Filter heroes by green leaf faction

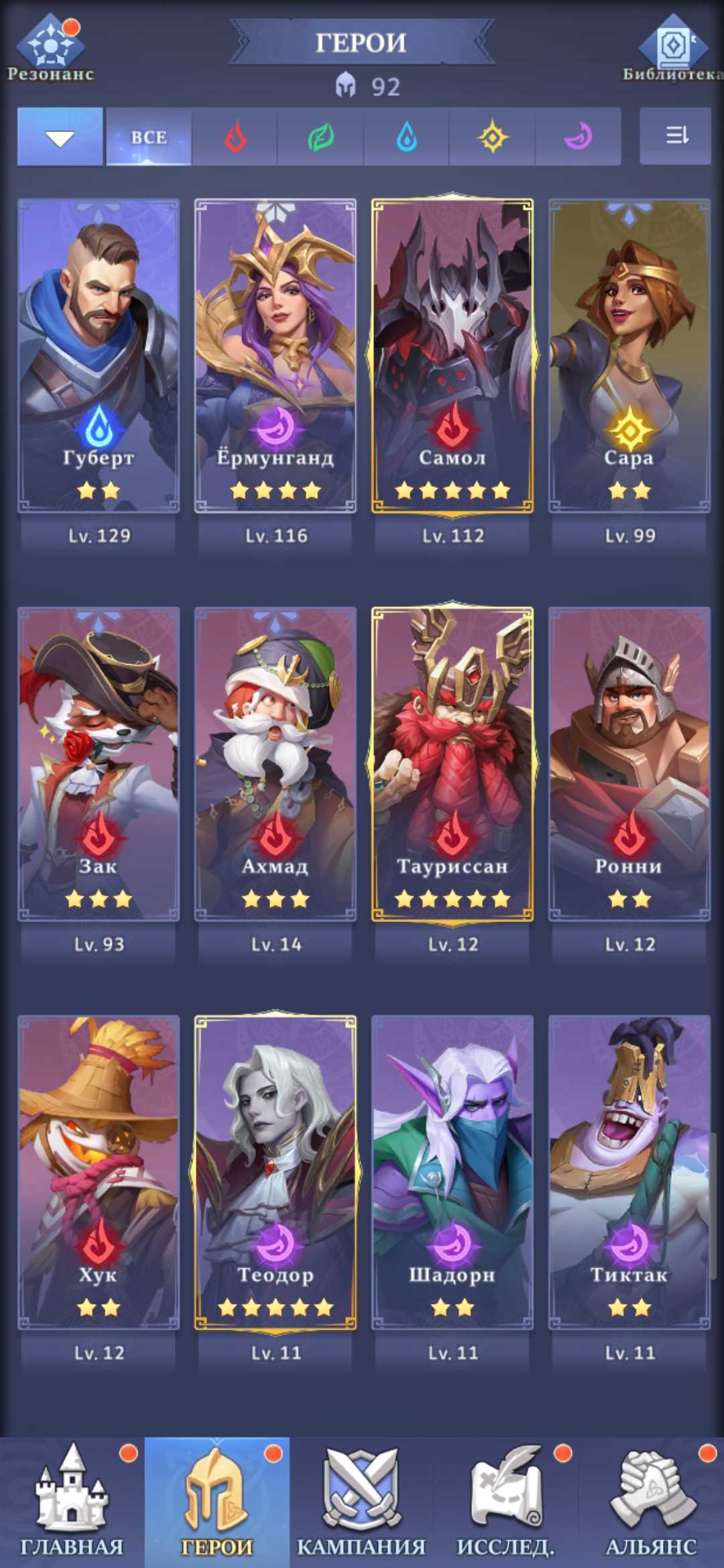tap(320, 137)
